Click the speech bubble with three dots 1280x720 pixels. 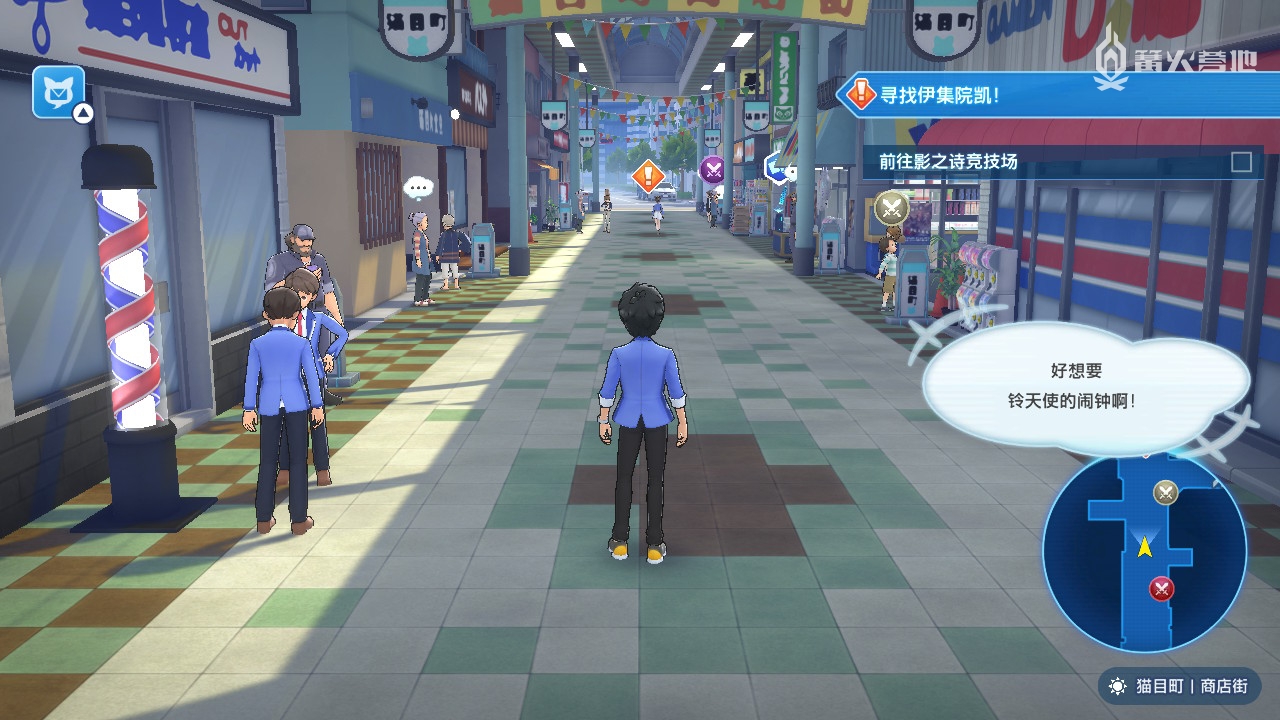tap(417, 187)
